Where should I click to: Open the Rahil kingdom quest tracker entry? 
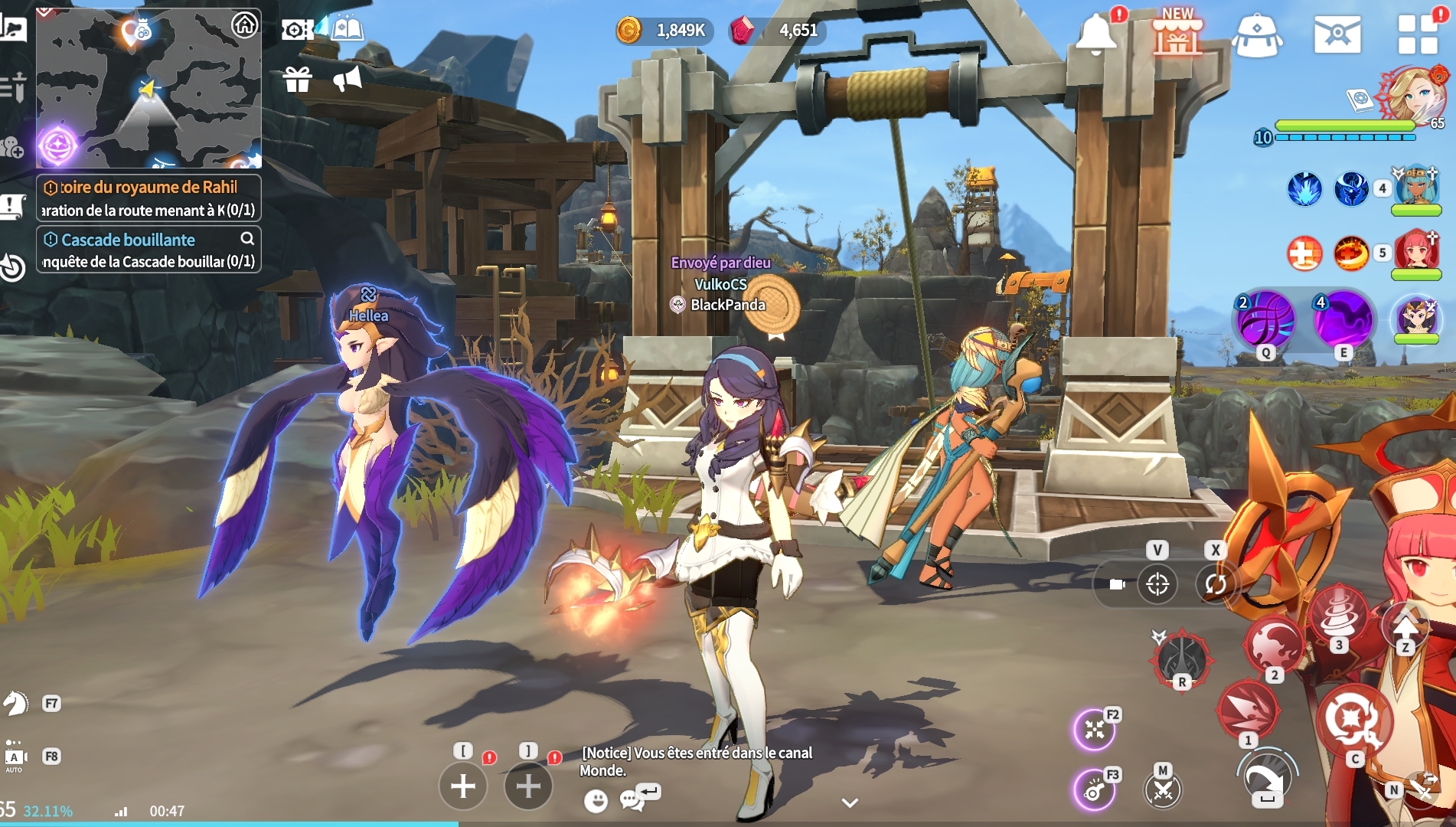[149, 198]
